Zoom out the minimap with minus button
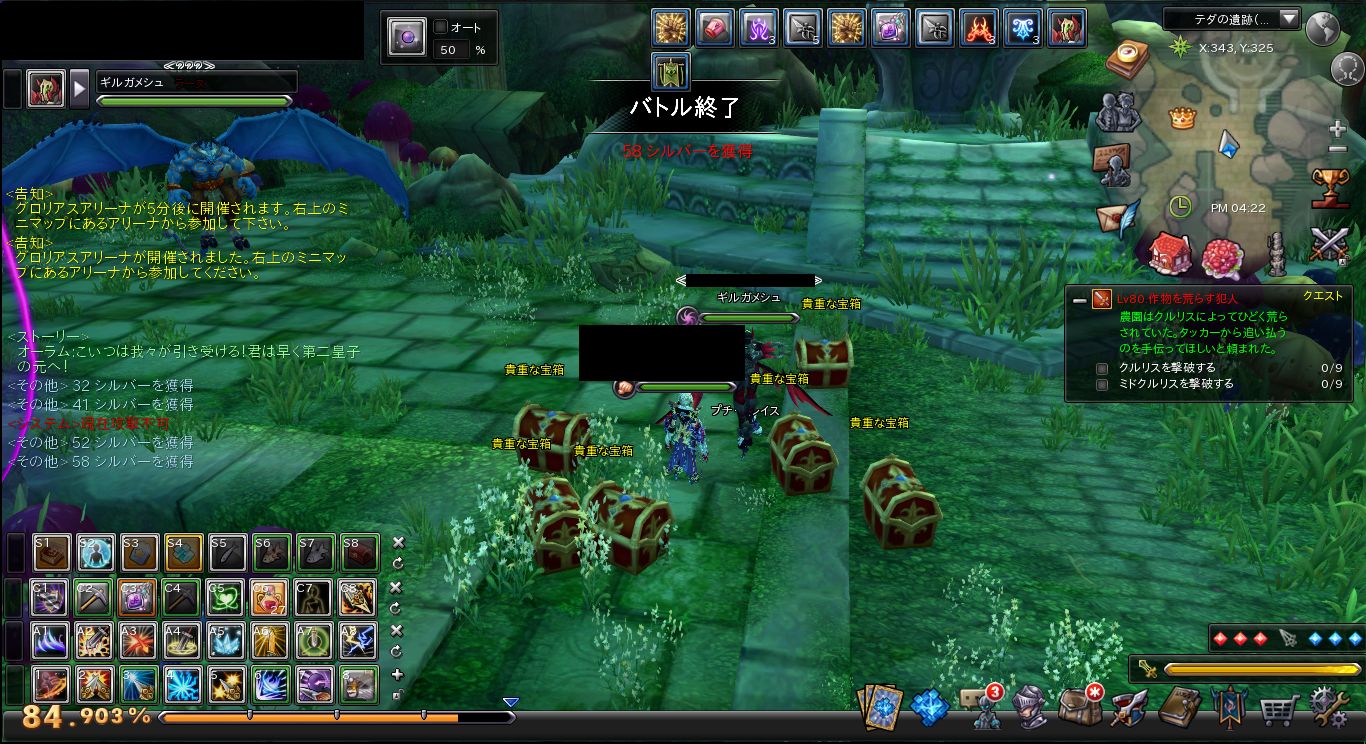This screenshot has height=744, width=1366. click(1338, 150)
